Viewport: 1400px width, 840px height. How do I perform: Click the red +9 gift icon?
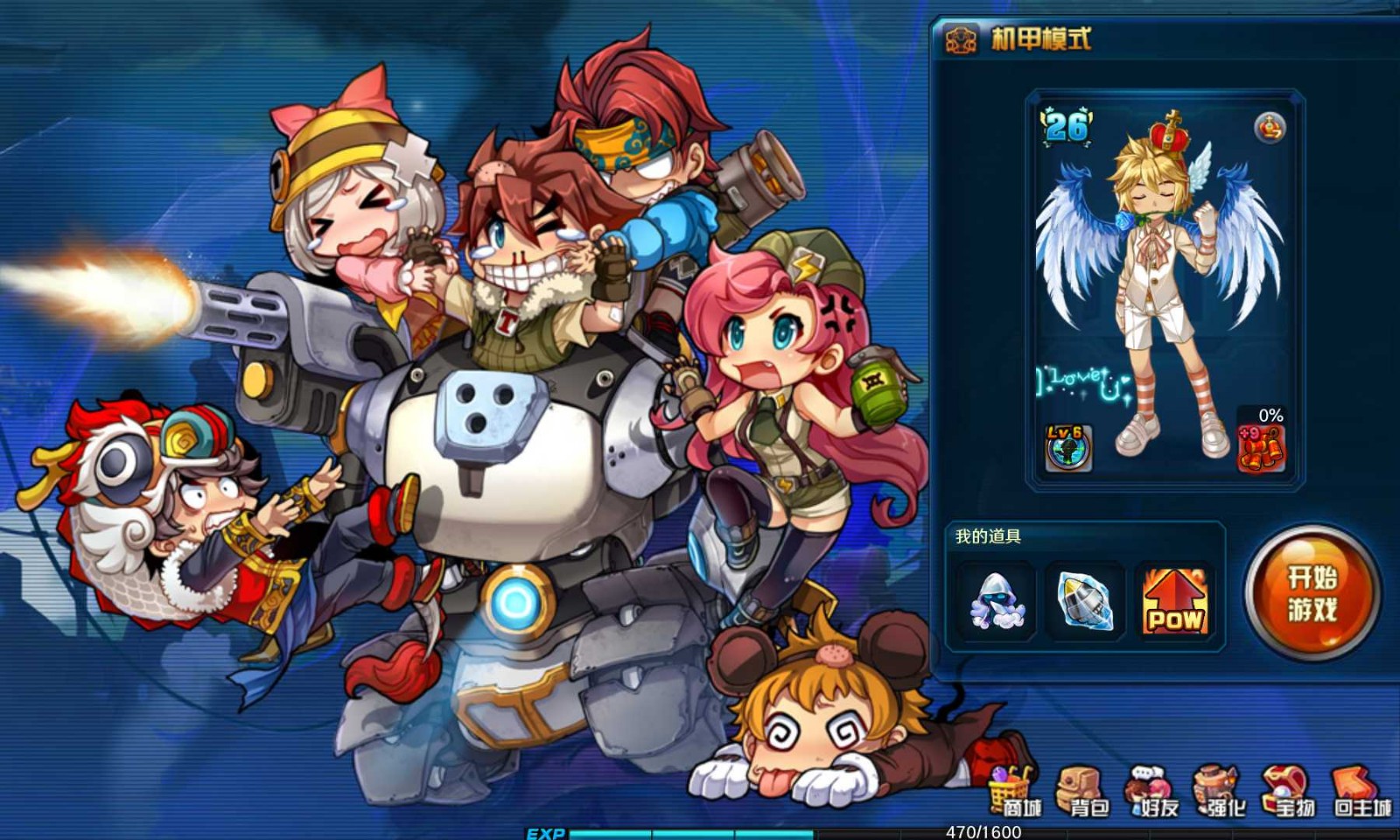tap(1260, 447)
